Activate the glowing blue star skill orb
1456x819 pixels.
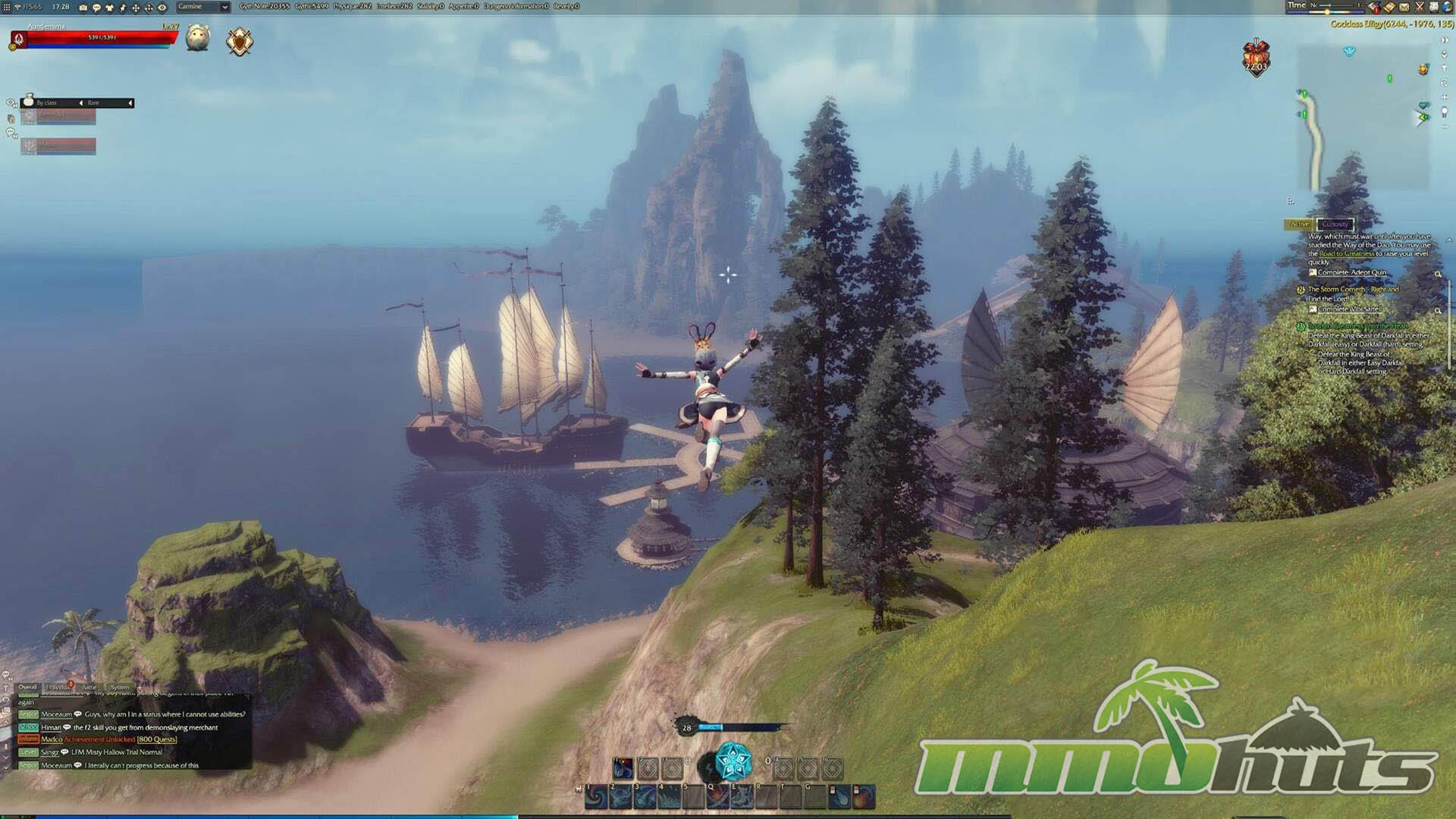[733, 761]
